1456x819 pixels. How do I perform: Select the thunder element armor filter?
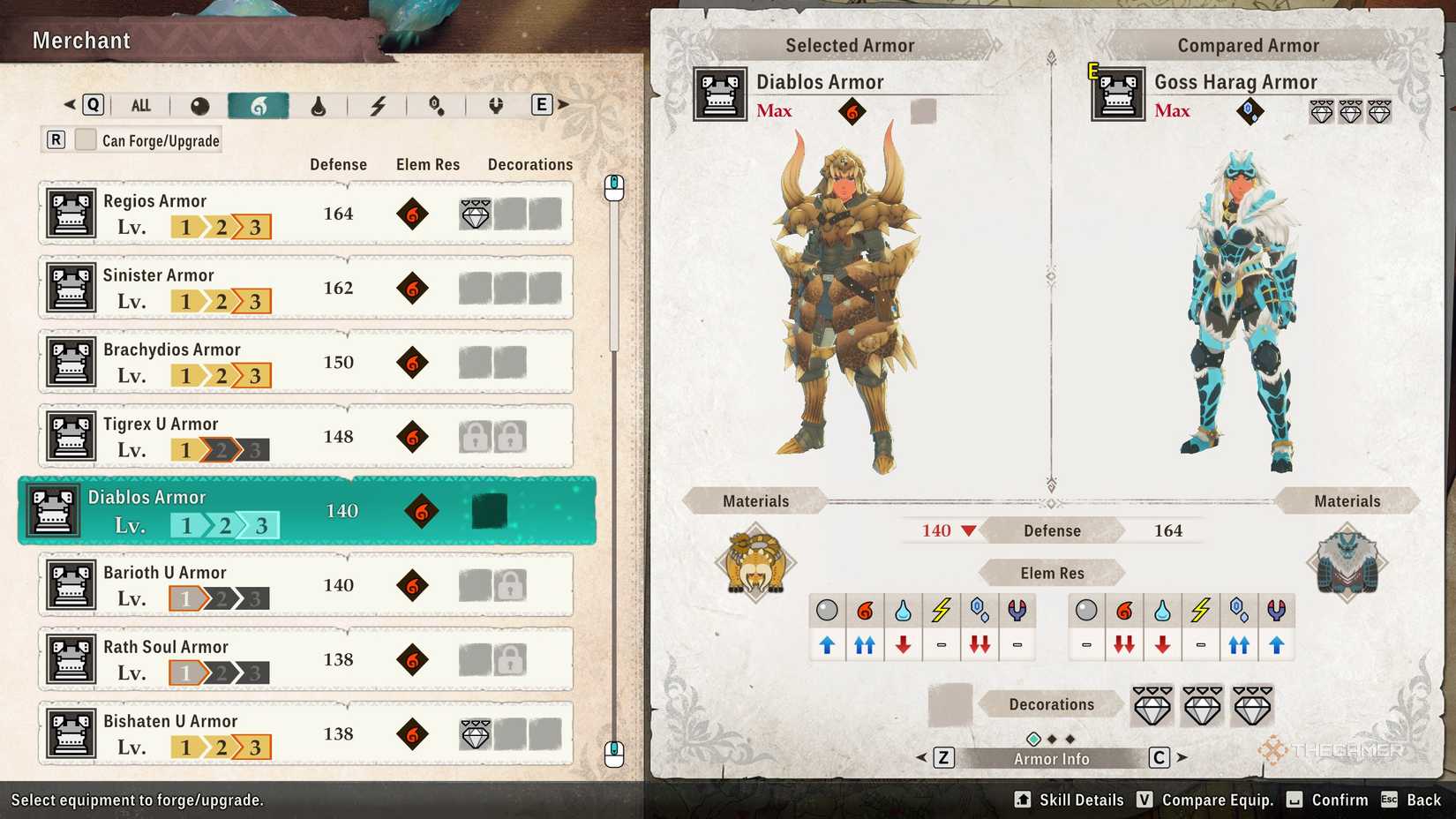(379, 104)
